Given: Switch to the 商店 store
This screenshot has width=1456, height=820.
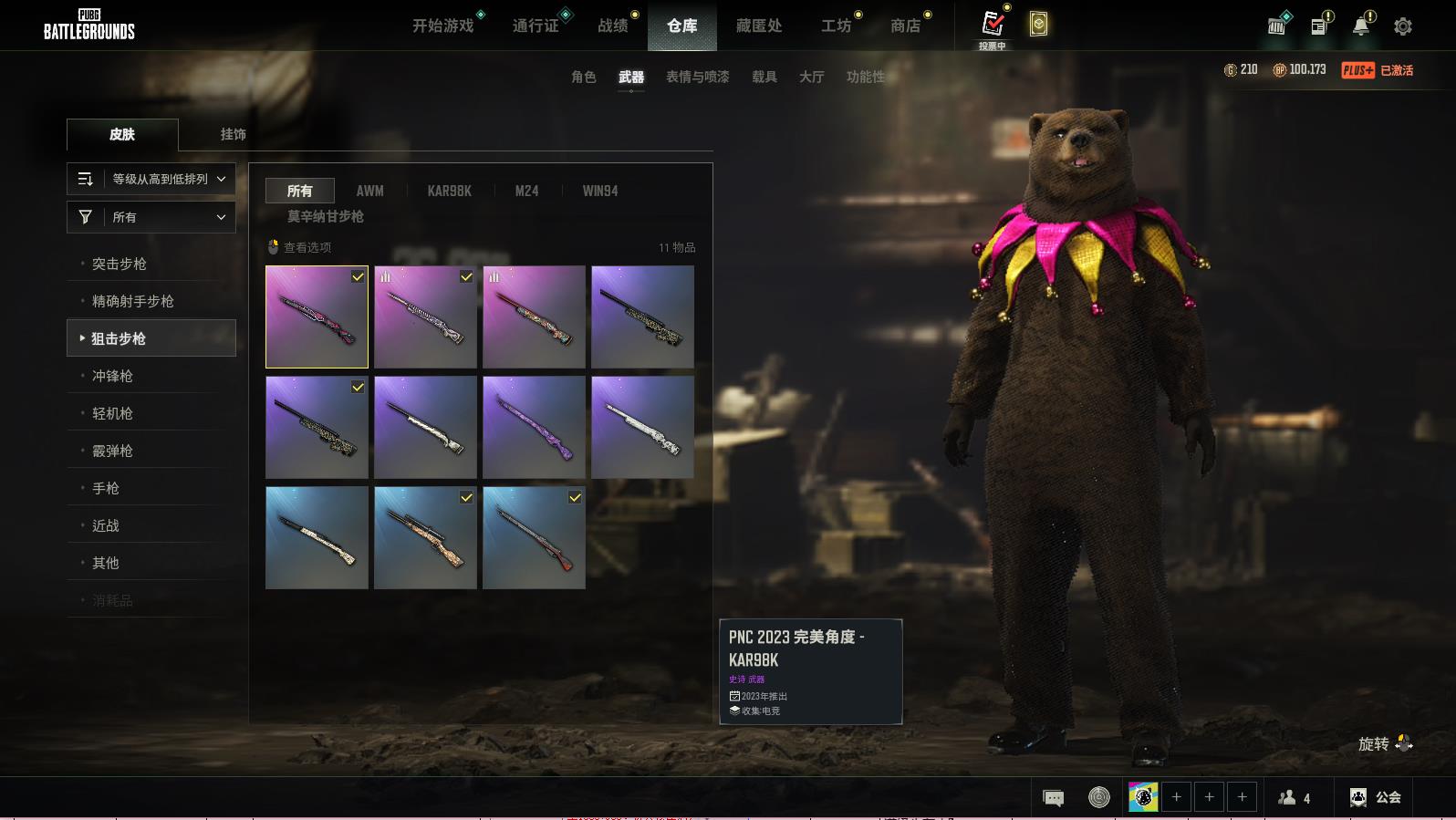Looking at the screenshot, I should click(x=905, y=26).
